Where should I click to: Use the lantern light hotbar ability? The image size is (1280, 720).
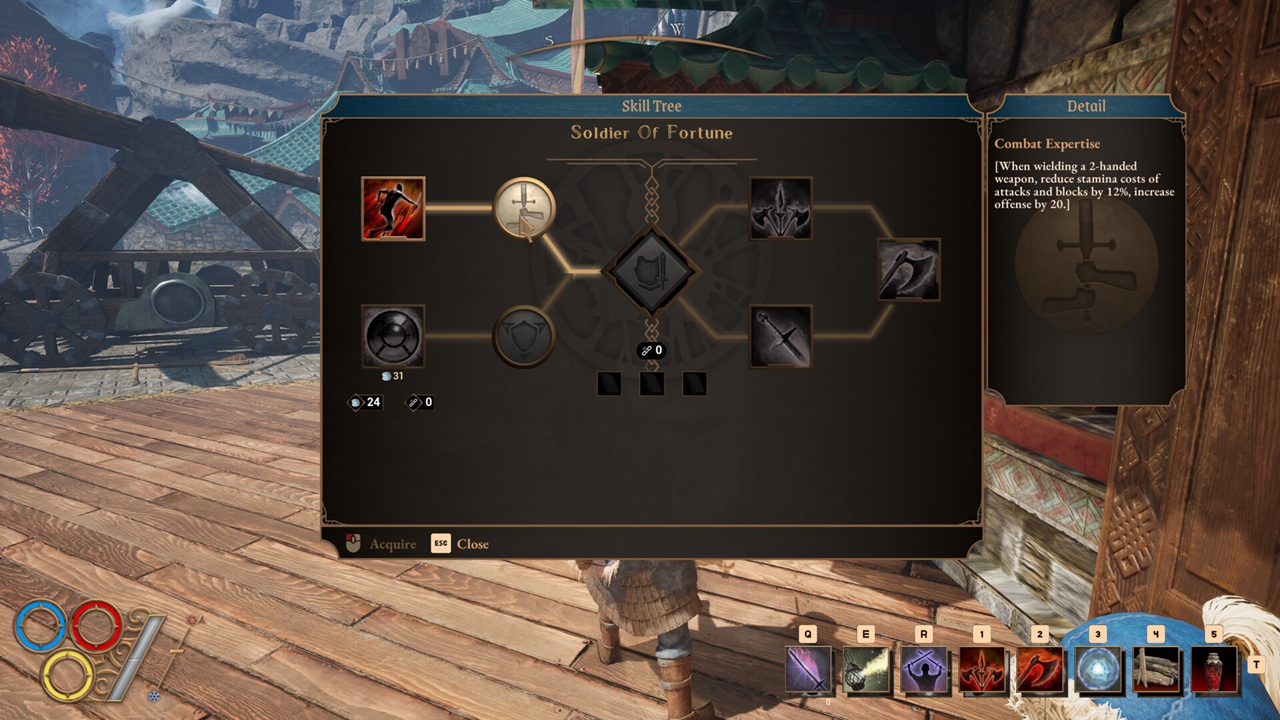point(866,669)
